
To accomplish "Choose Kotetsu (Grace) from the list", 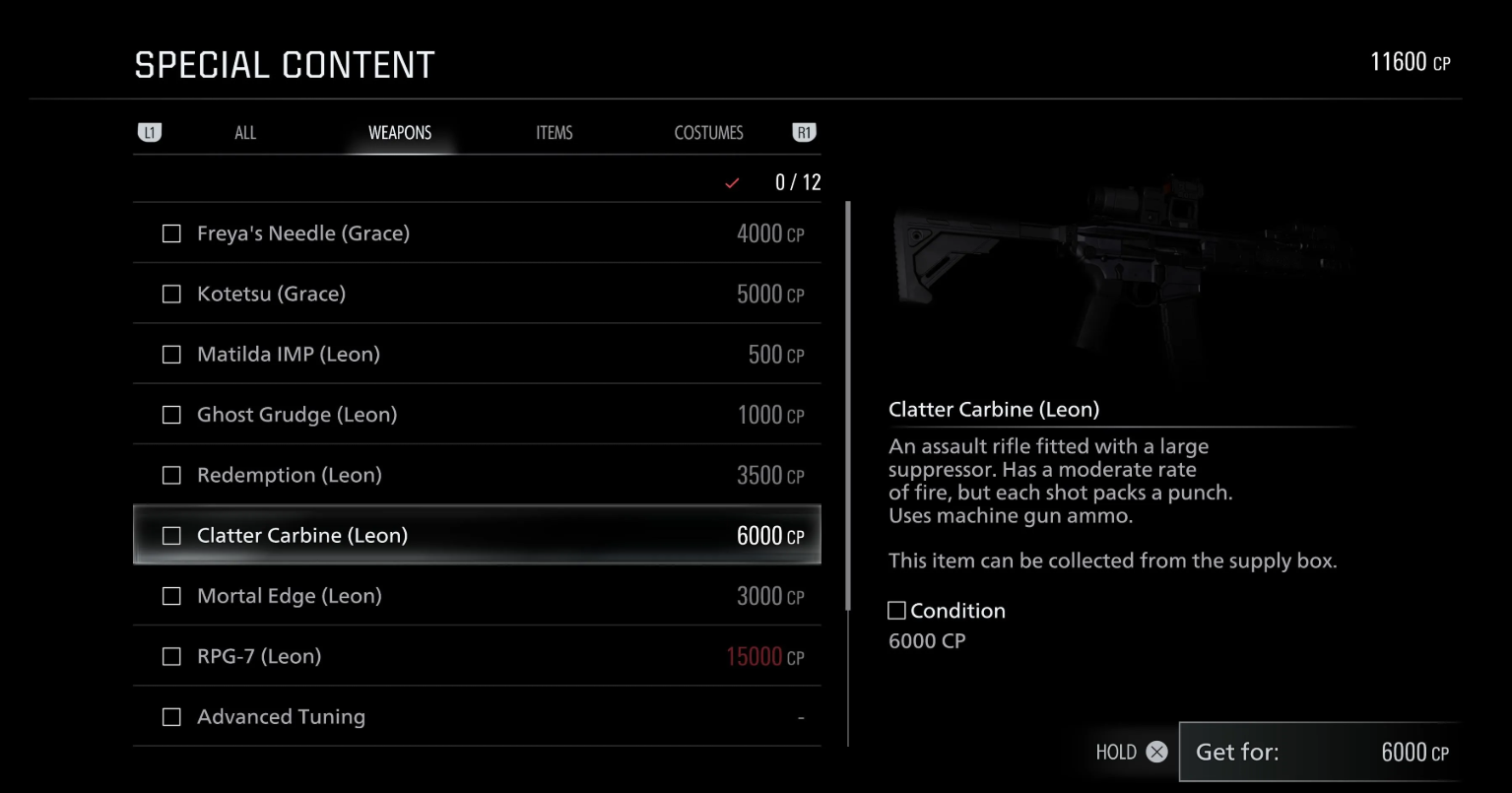I will [477, 294].
